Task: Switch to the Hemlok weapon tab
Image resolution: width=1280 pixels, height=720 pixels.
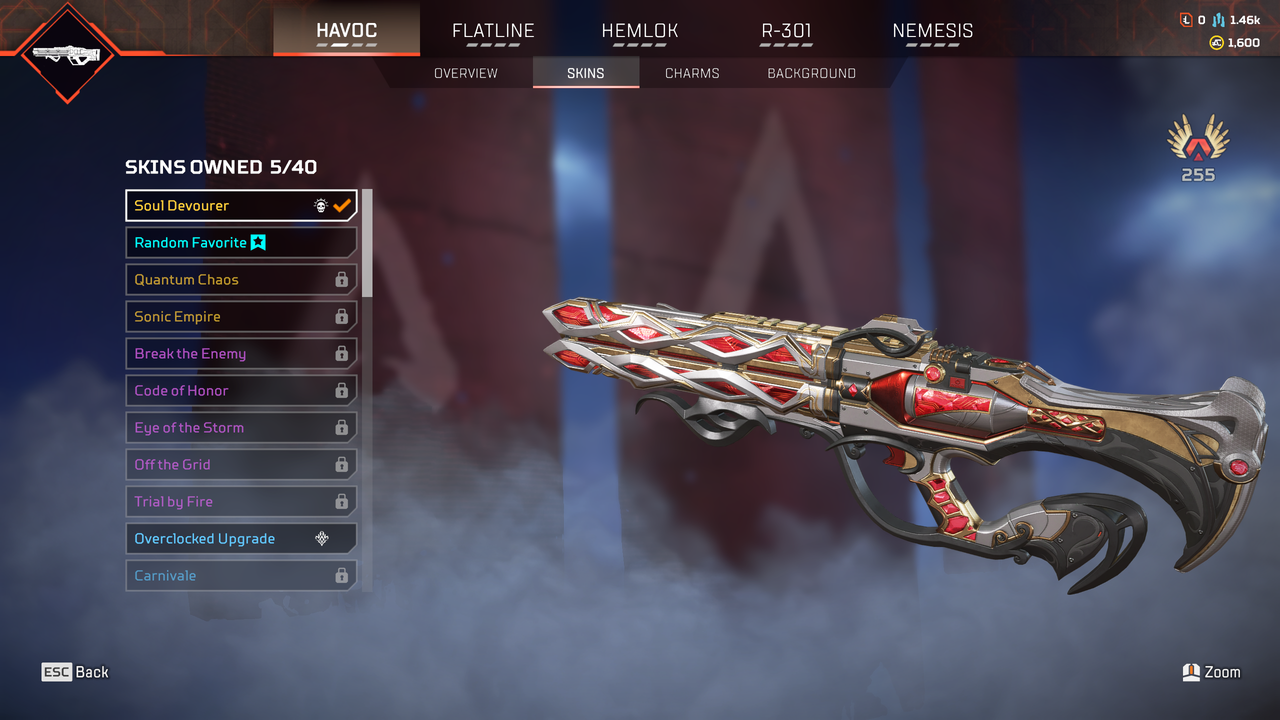Action: click(x=640, y=31)
